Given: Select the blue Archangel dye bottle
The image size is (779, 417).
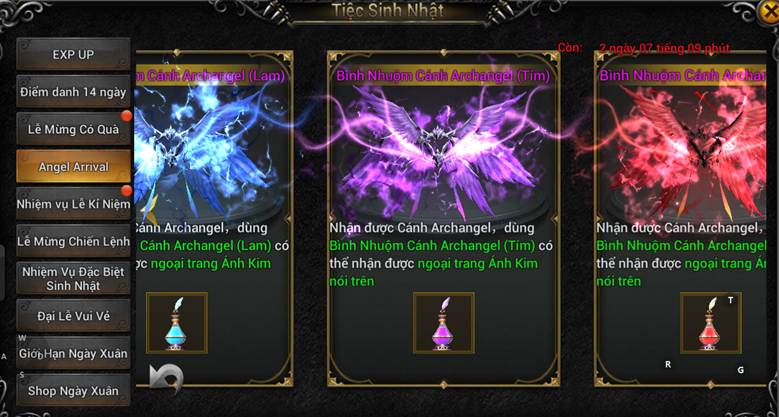Looking at the screenshot, I should coord(177,323).
